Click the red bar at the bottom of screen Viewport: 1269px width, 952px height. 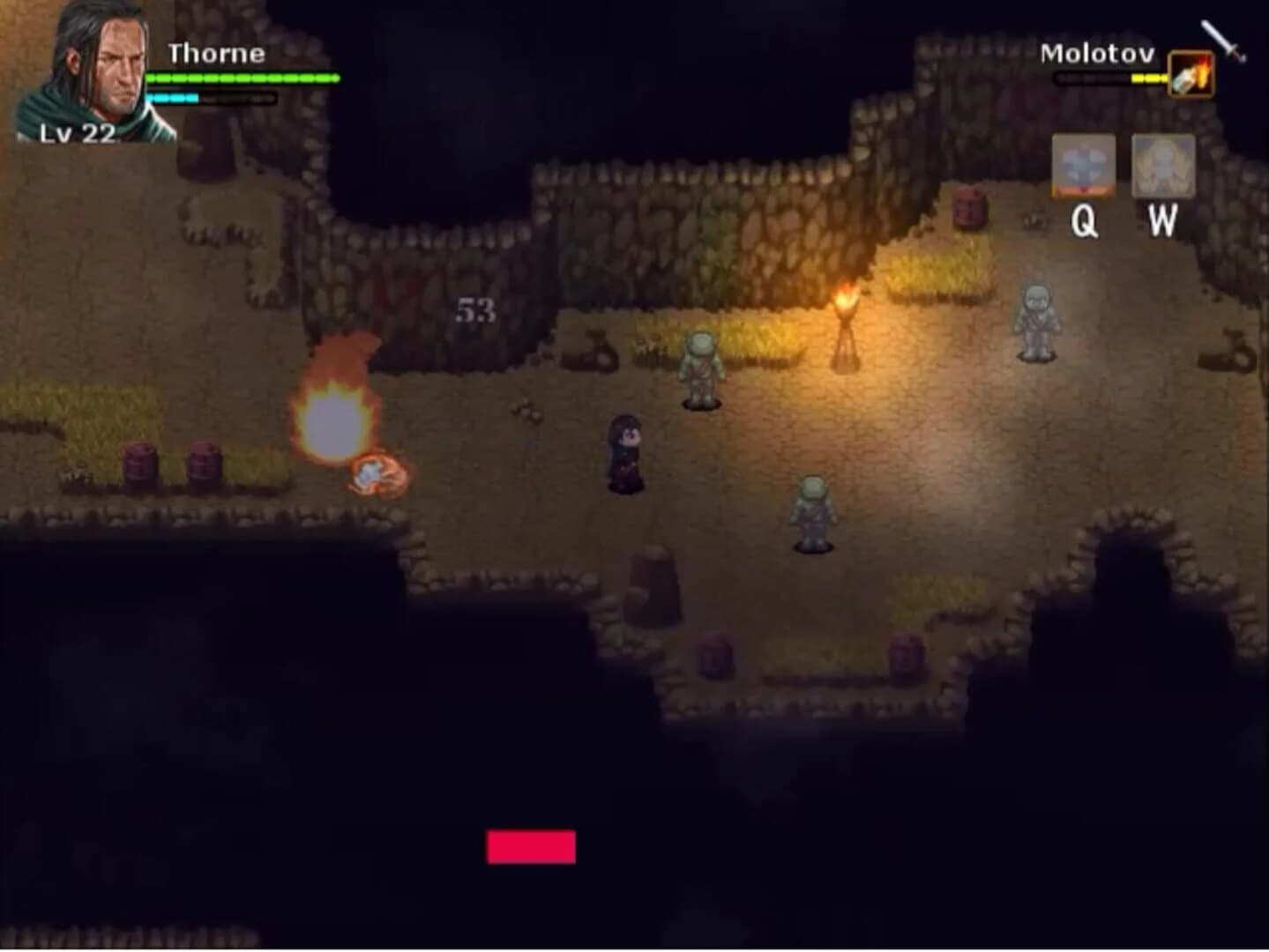(529, 847)
